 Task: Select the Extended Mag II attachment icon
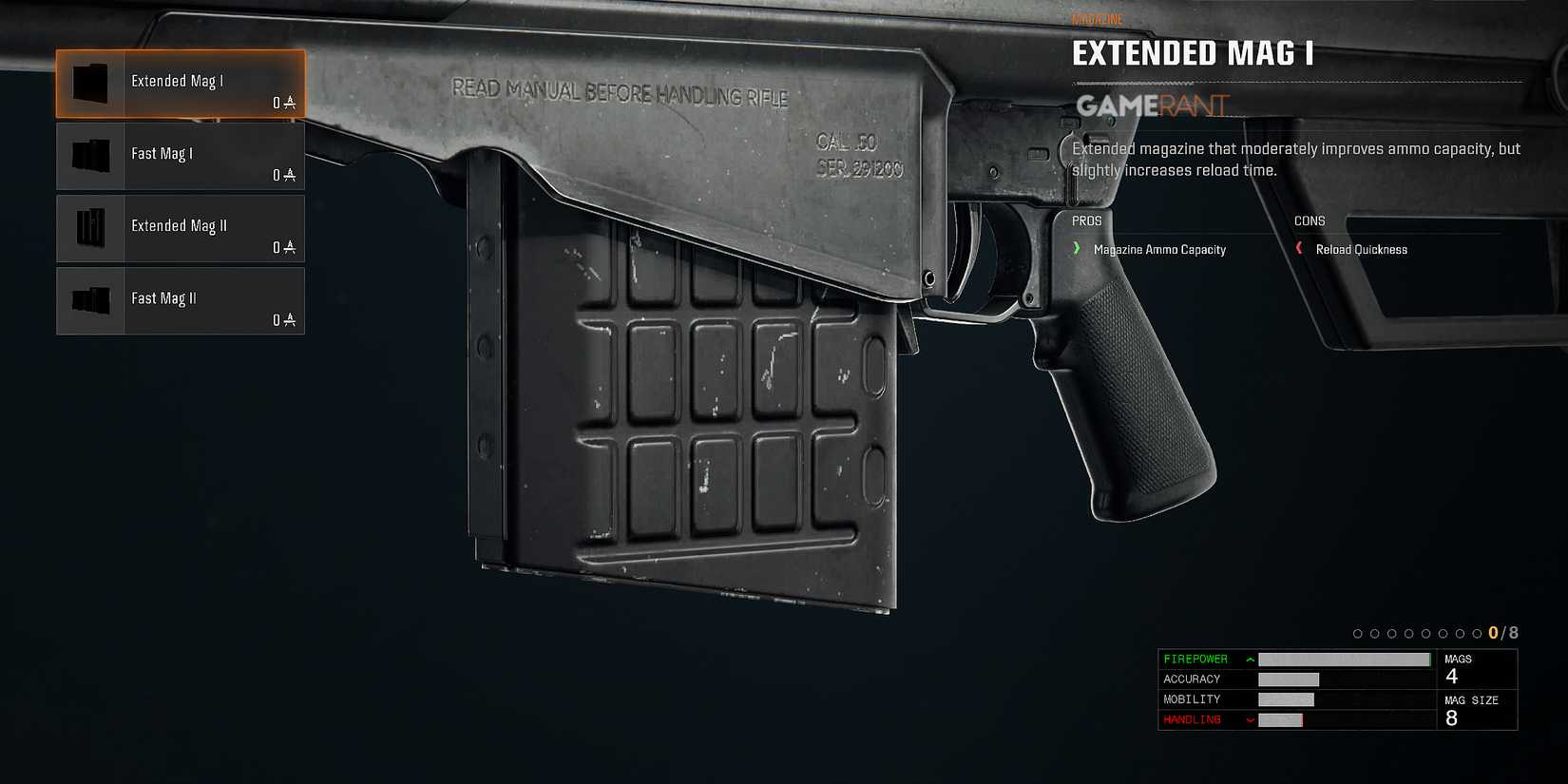90,228
